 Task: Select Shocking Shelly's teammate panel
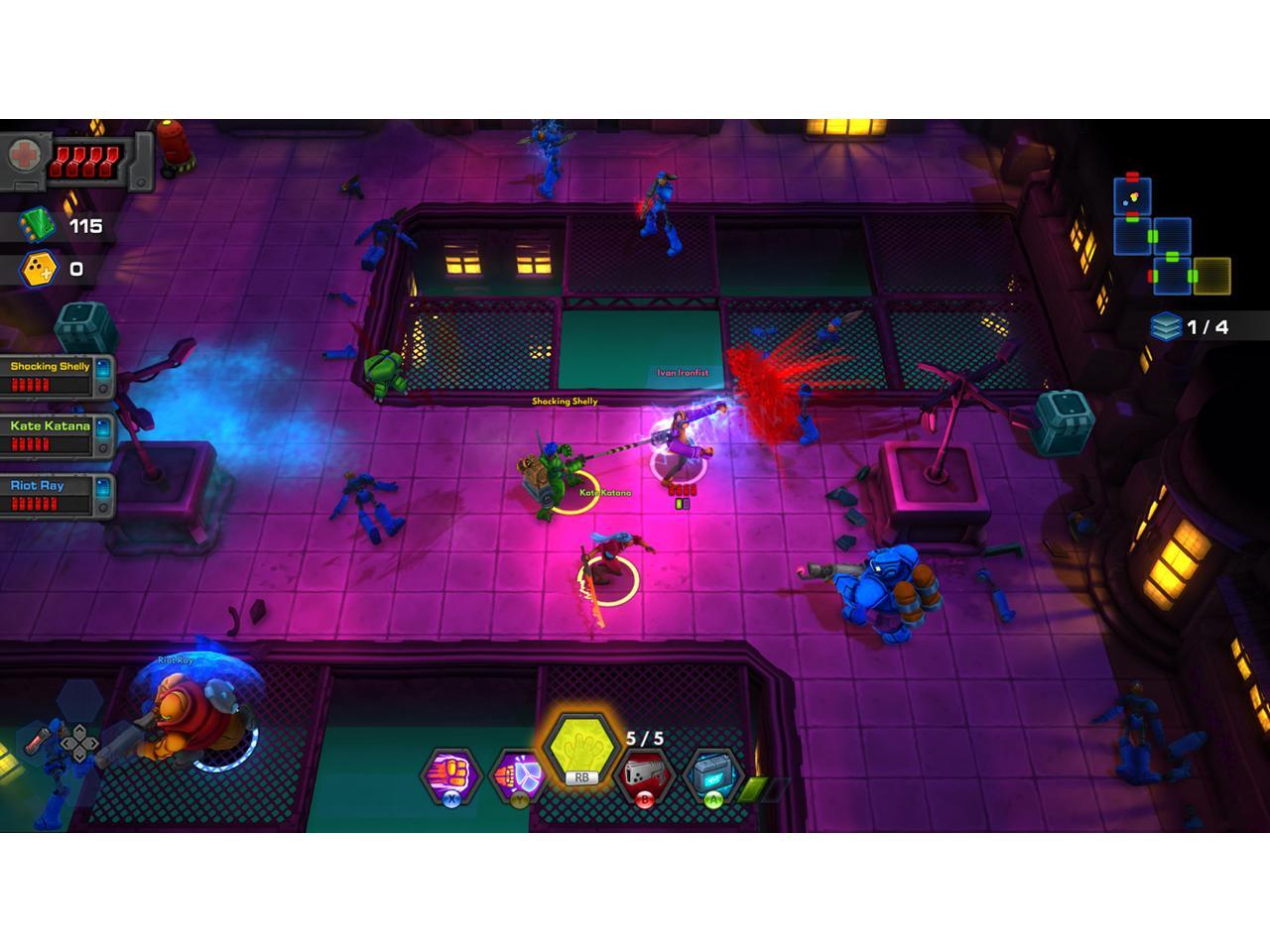coord(57,376)
